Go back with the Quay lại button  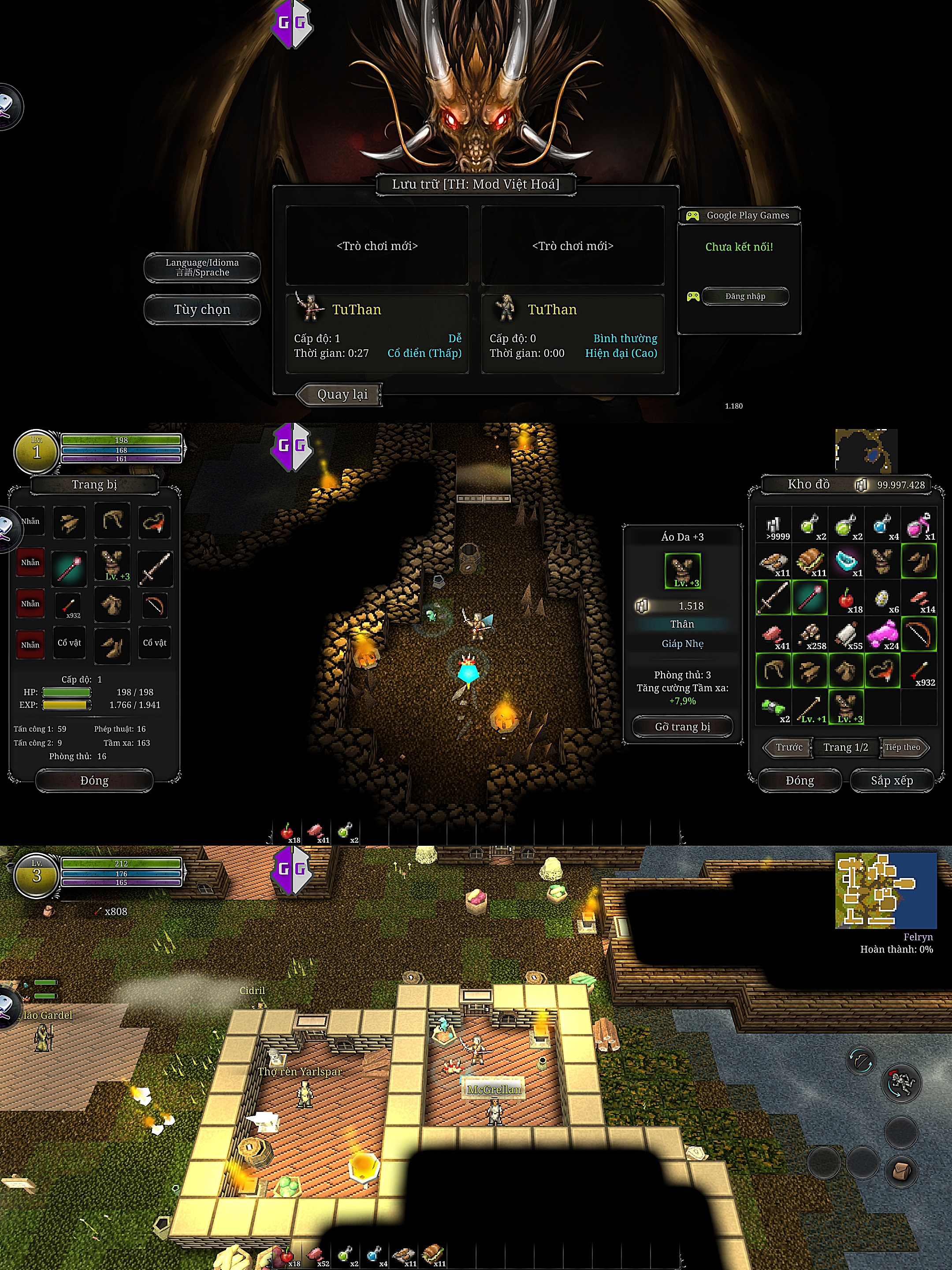(x=340, y=394)
